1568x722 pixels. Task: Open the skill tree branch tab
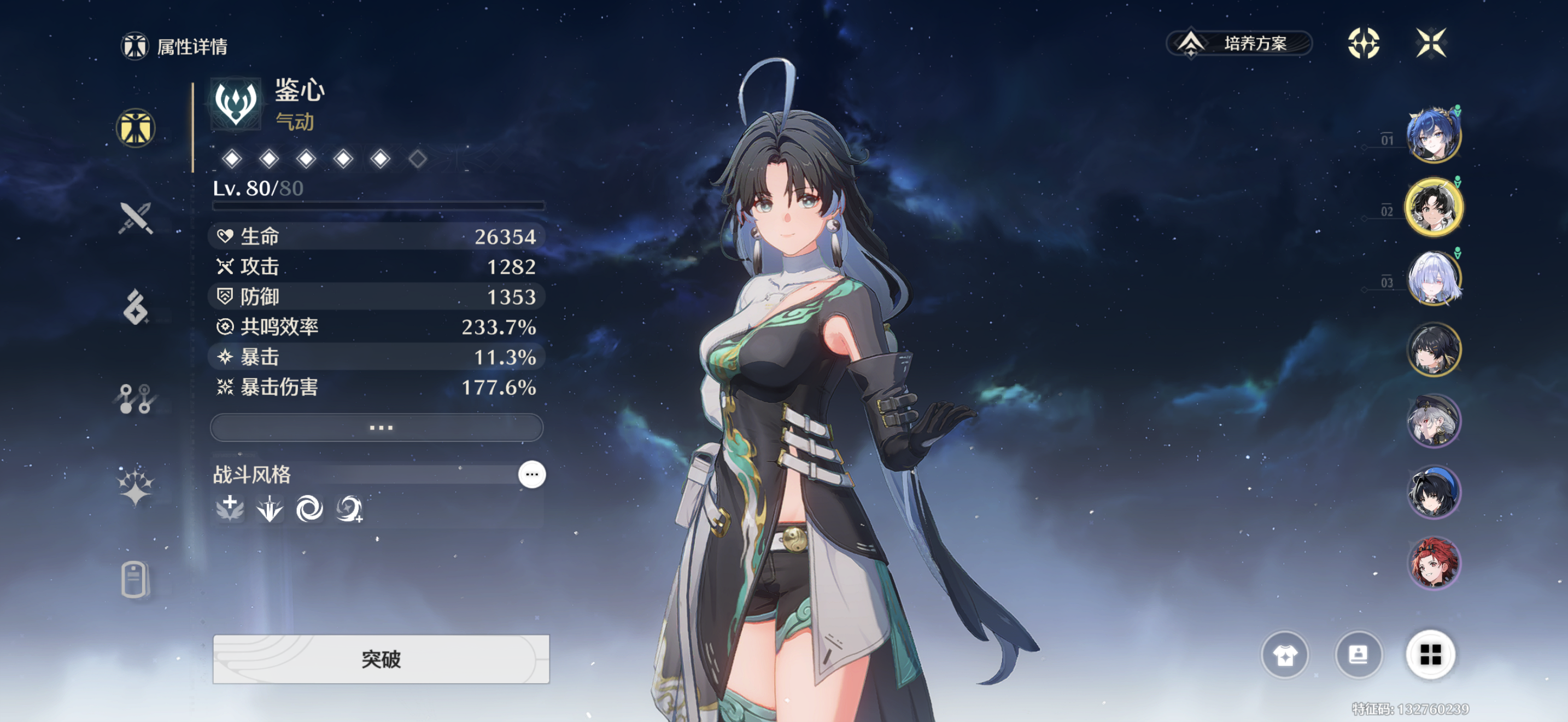[135, 399]
